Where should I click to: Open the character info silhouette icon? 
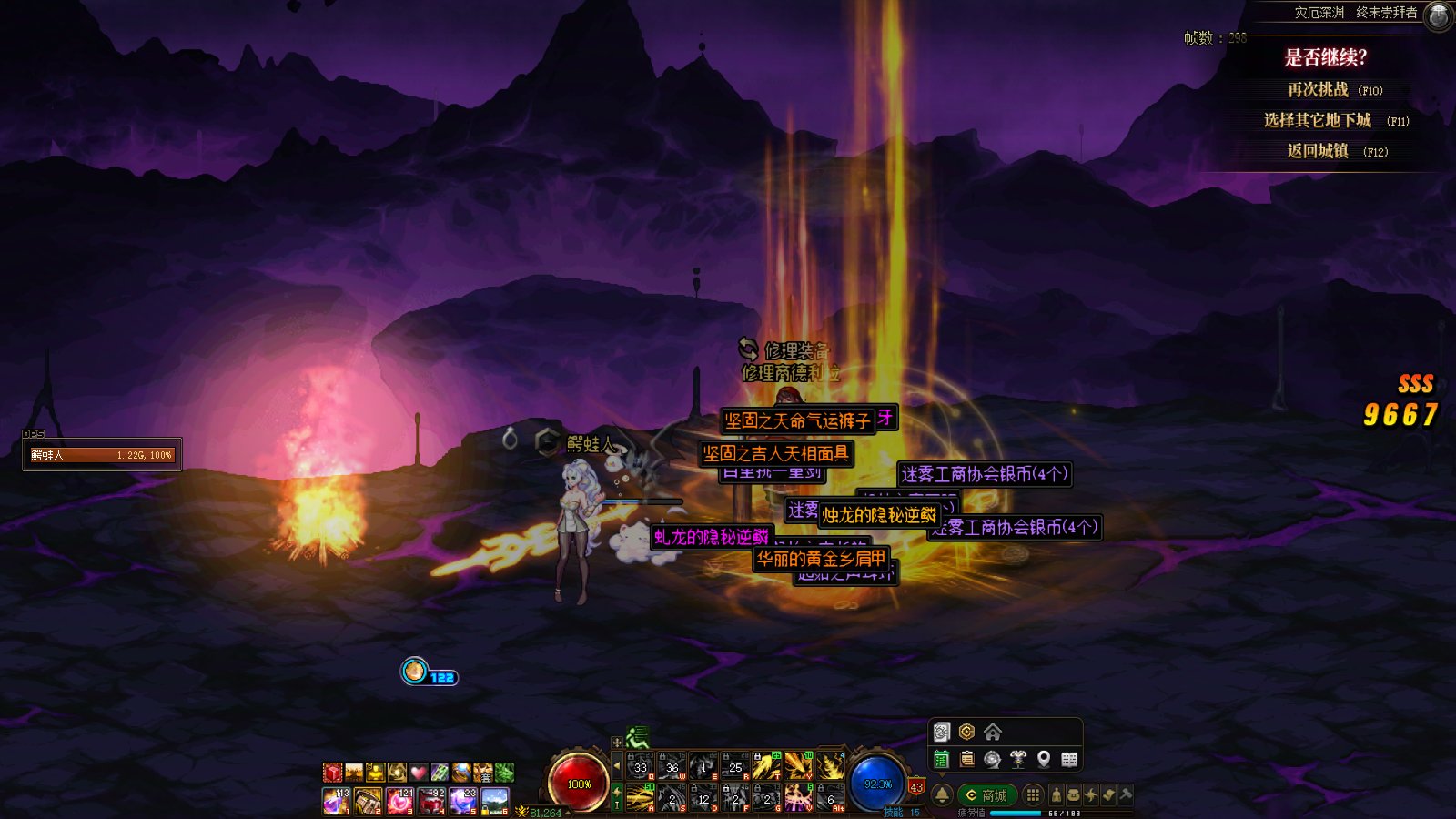[1056, 795]
